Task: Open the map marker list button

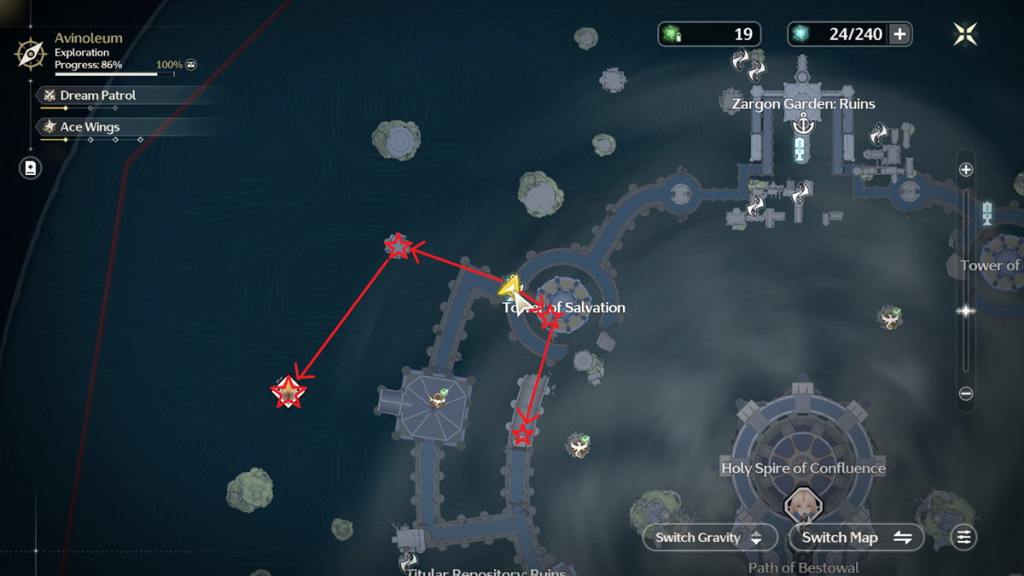Action: click(x=963, y=537)
